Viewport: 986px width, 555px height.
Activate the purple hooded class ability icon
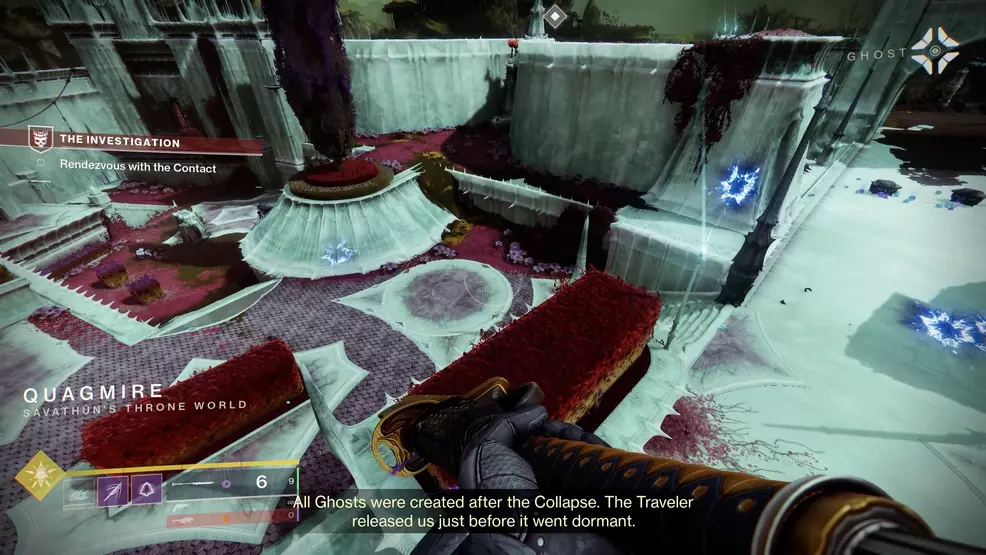[x=146, y=490]
